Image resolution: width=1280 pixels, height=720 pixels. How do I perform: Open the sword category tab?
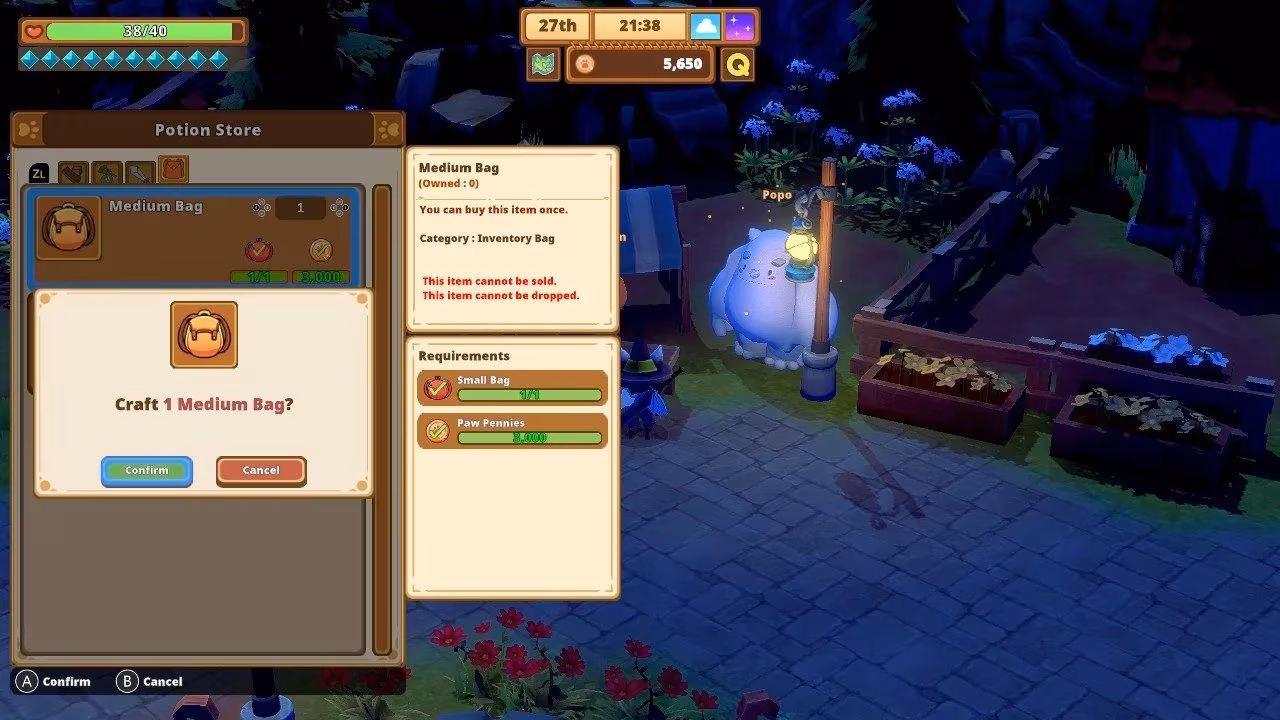(x=140, y=174)
